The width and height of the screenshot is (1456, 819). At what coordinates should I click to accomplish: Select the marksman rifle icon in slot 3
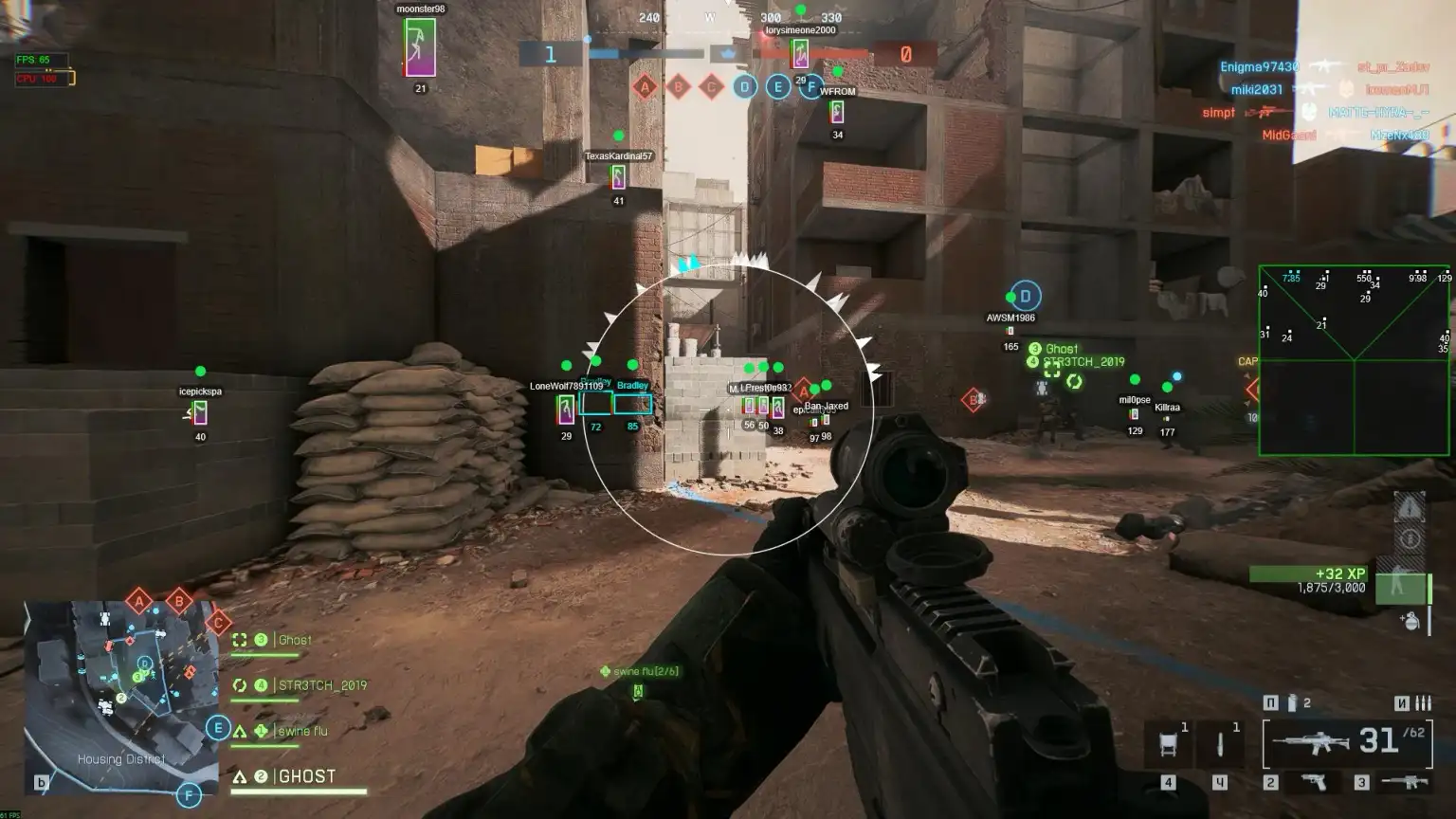tap(1406, 782)
